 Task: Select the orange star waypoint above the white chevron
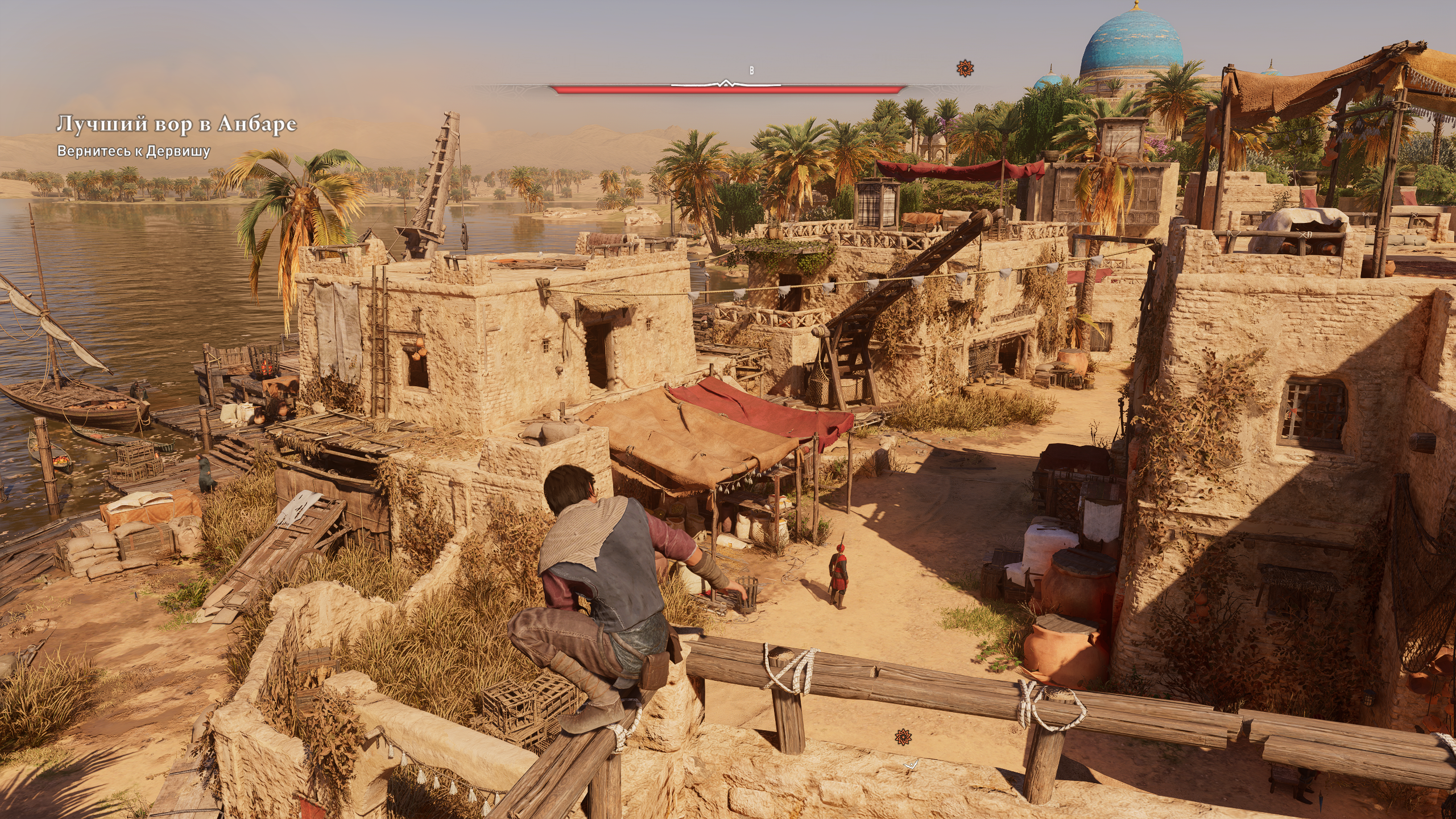pyautogui.click(x=903, y=737)
